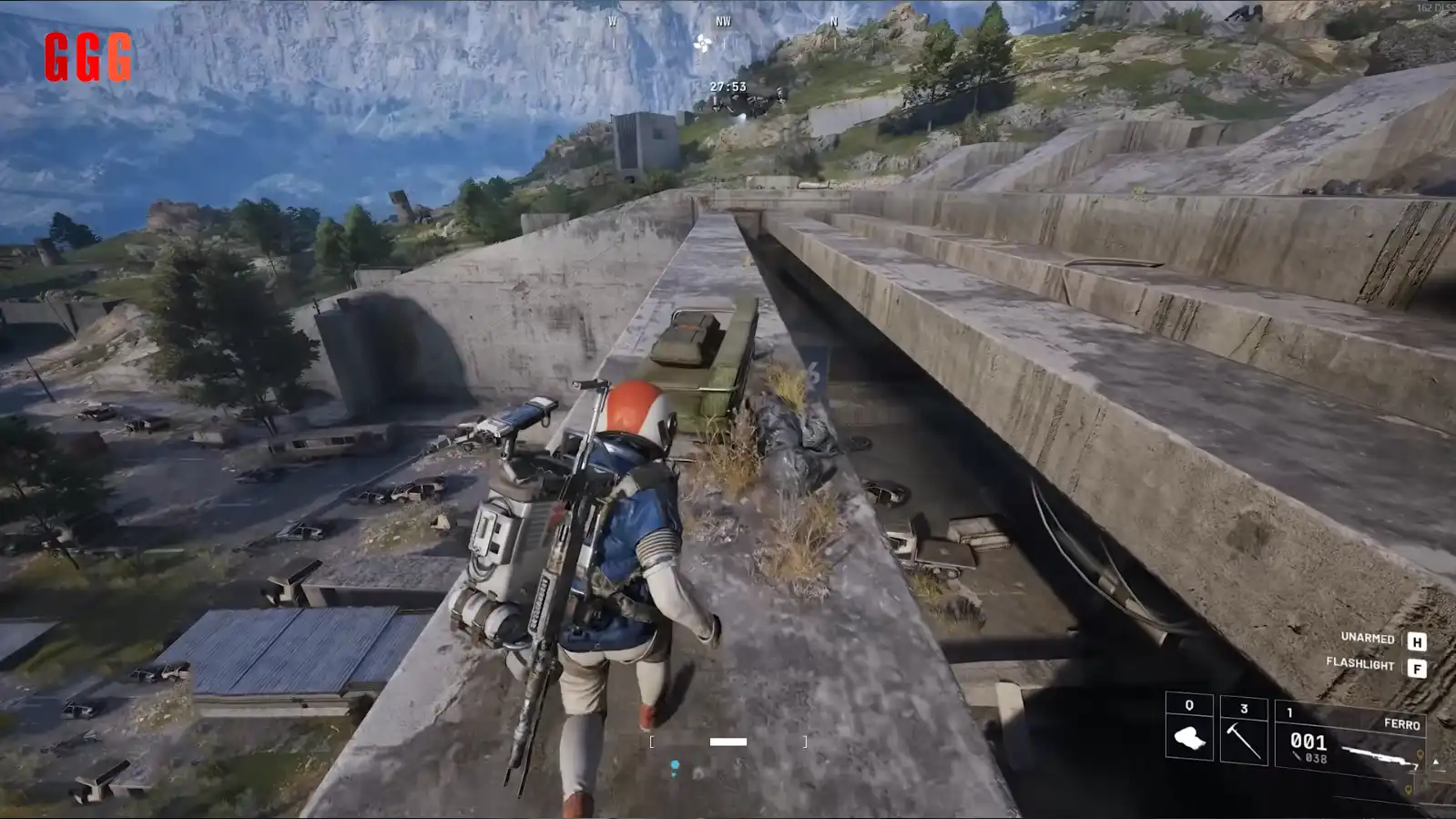1456x819 pixels.
Task: Select the N marker on the compass bar
Action: click(834, 23)
